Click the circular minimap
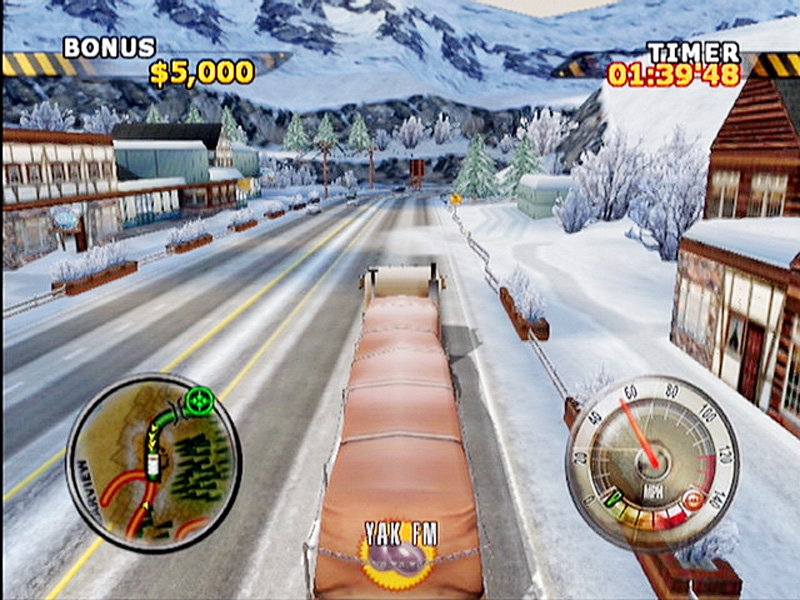 tap(153, 462)
